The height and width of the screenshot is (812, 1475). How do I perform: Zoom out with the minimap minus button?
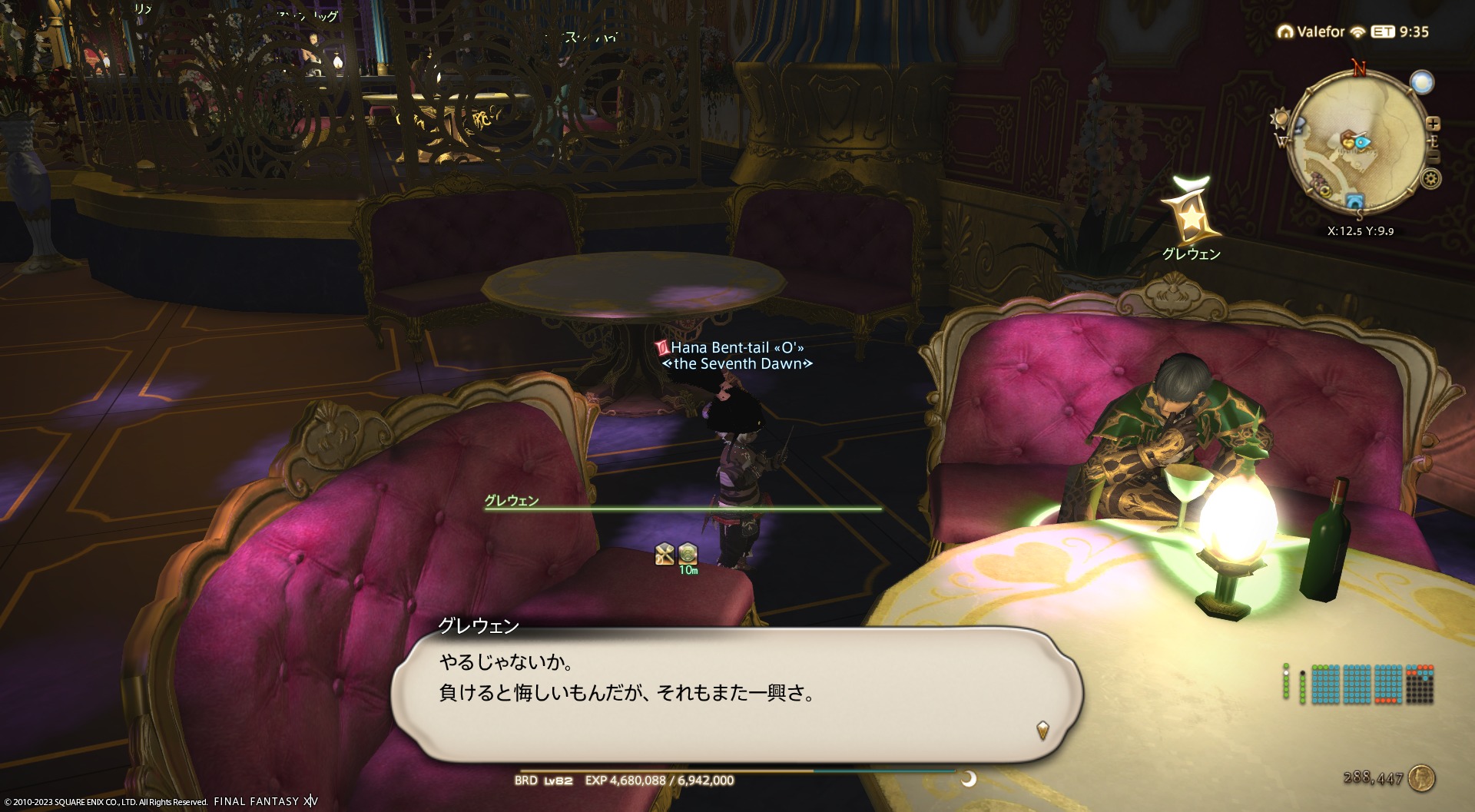[1434, 157]
